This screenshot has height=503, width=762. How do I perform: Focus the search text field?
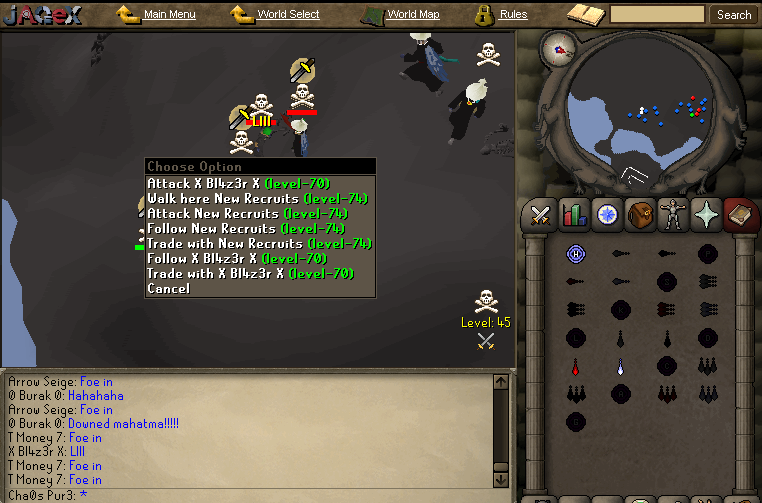coord(657,15)
